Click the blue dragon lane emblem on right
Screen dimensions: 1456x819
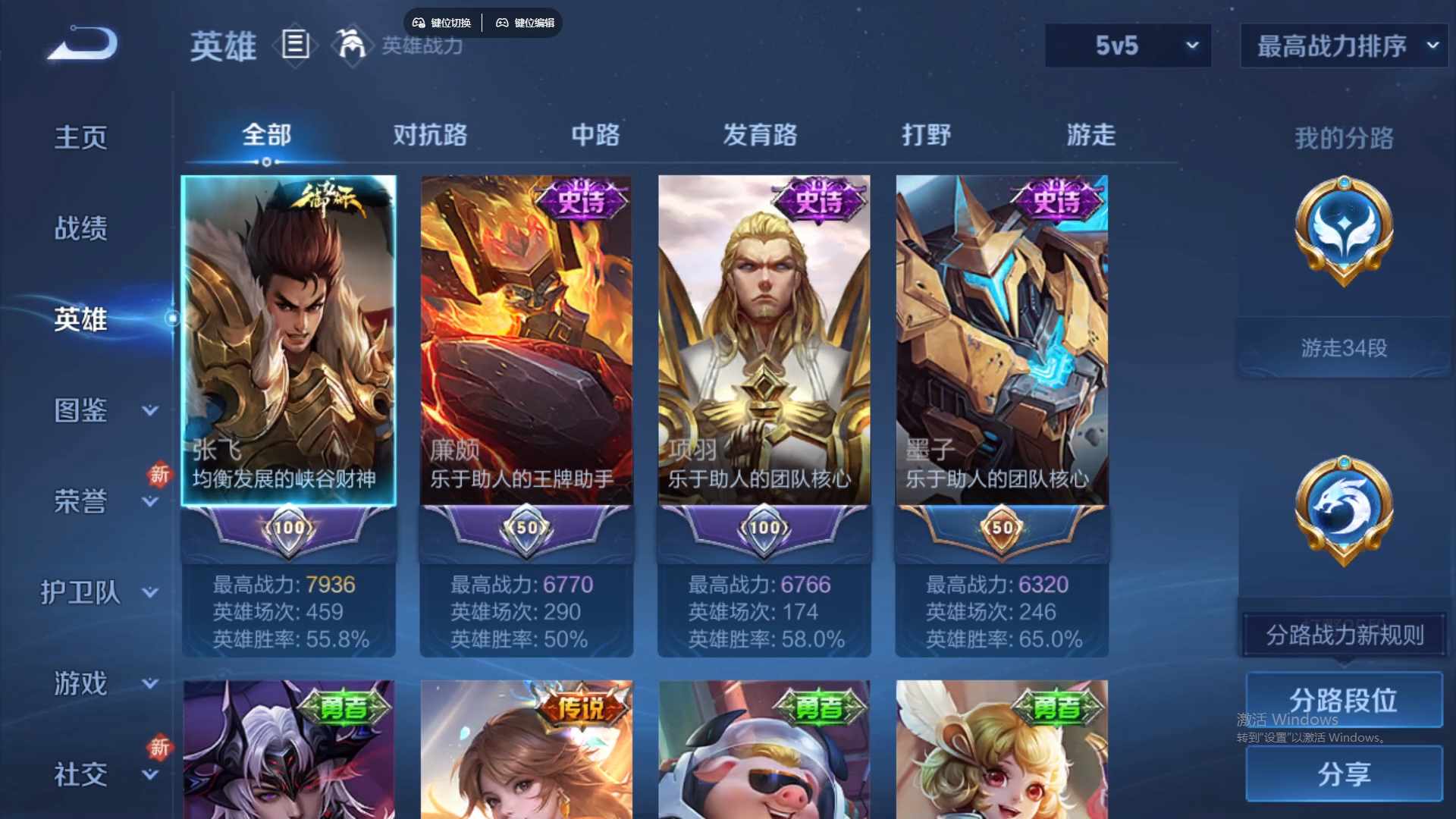[1345, 508]
